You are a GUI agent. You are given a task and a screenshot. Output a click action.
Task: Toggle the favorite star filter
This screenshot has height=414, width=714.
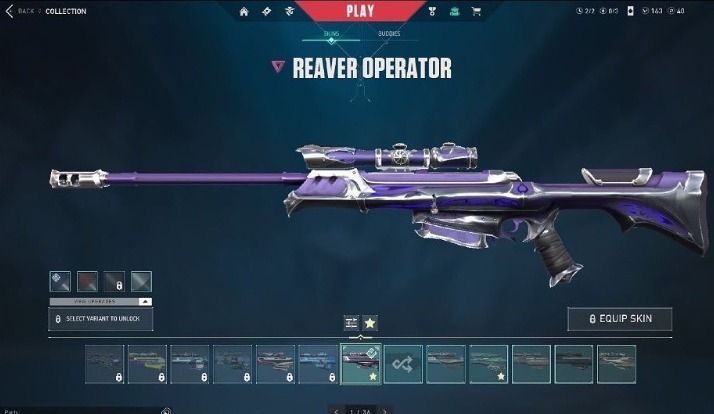(x=369, y=322)
